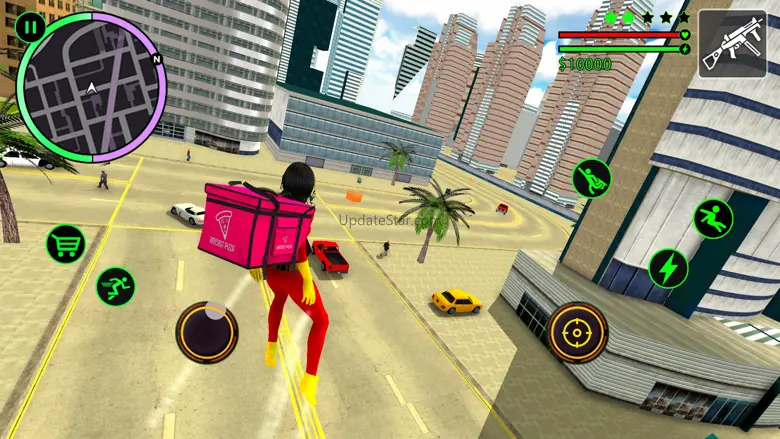Tap the green sprint running-man button

point(115,286)
